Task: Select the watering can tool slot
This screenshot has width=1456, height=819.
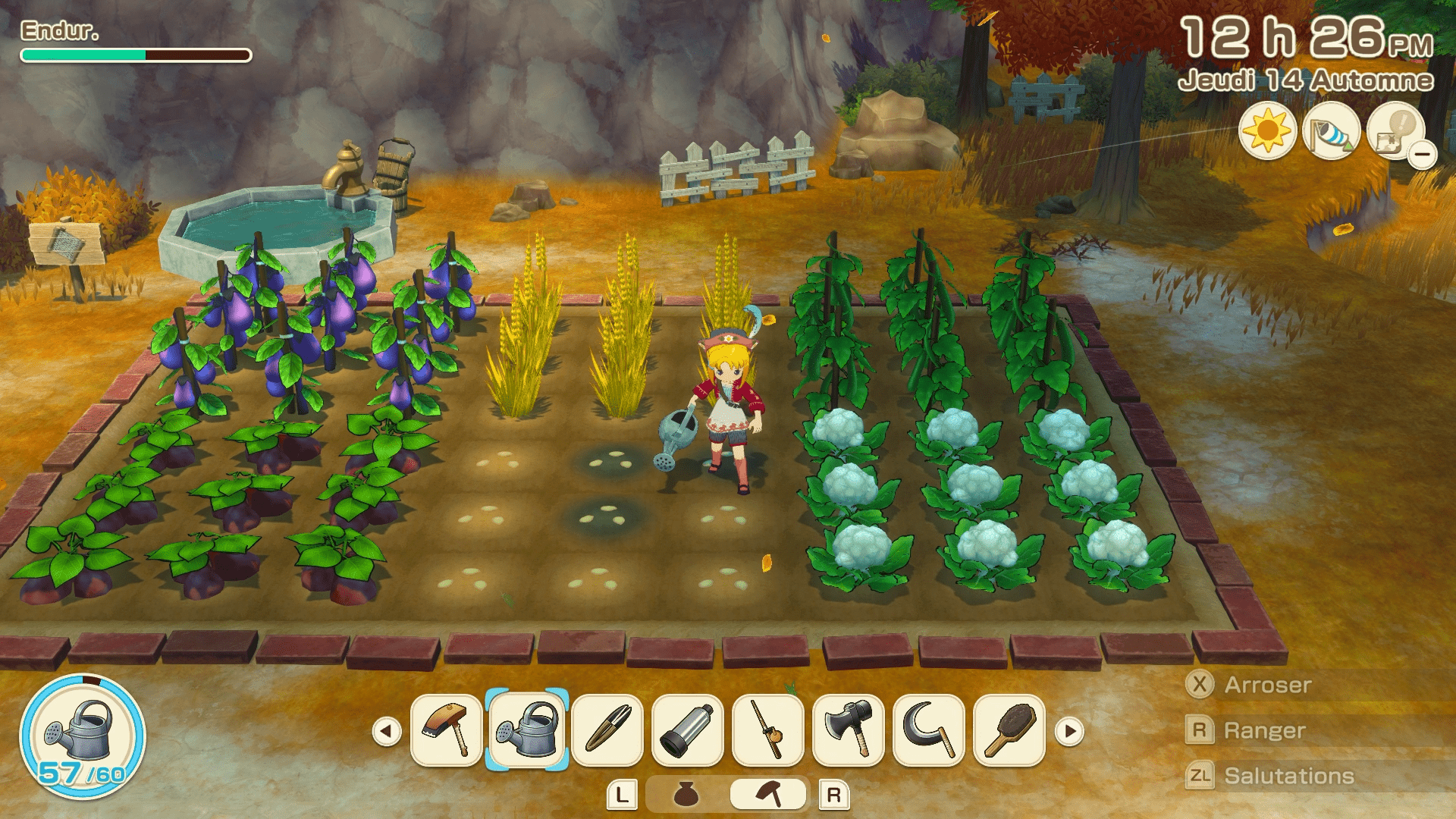Action: click(x=527, y=730)
